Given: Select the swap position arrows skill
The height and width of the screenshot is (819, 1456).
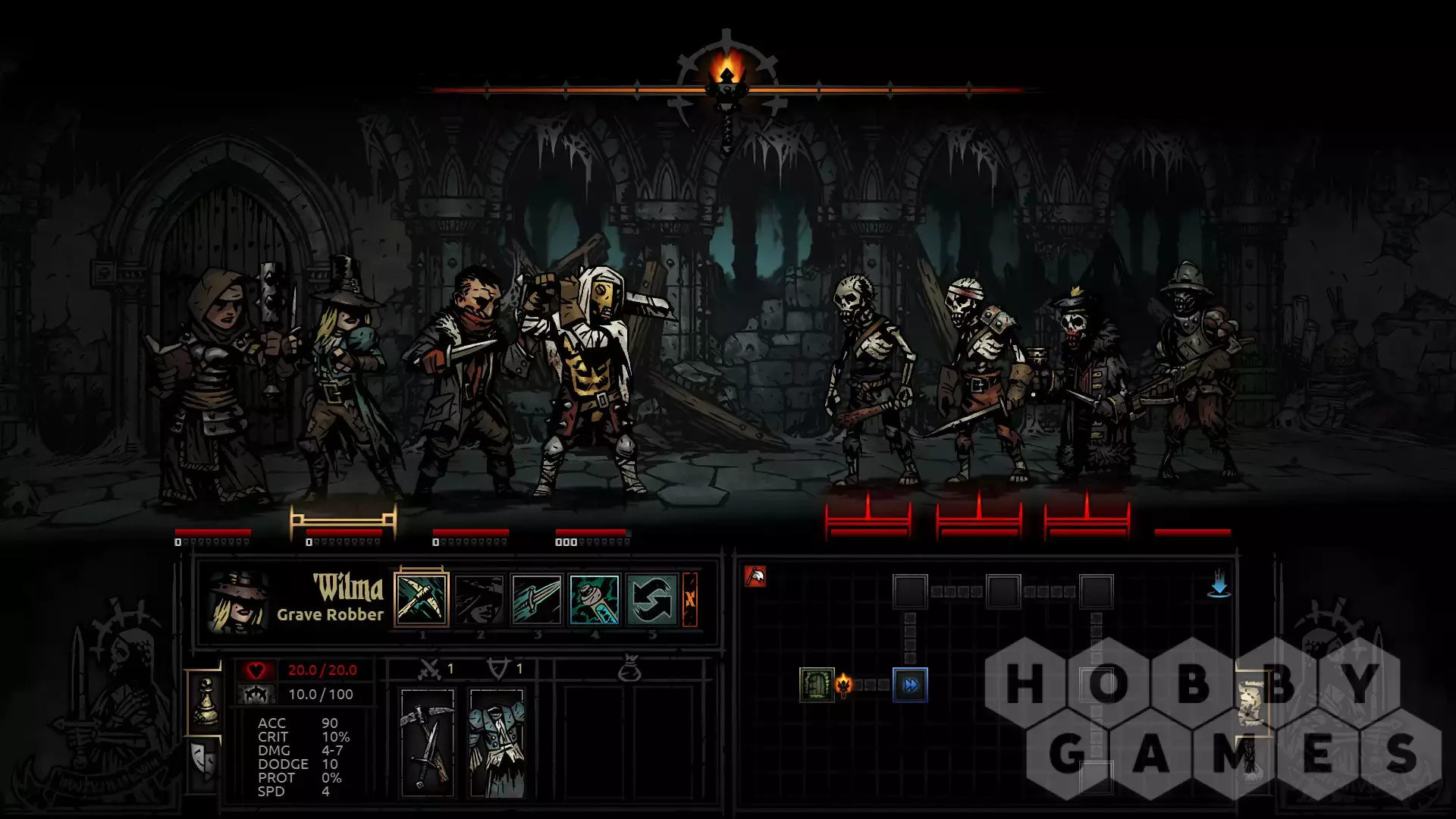Looking at the screenshot, I should (652, 600).
